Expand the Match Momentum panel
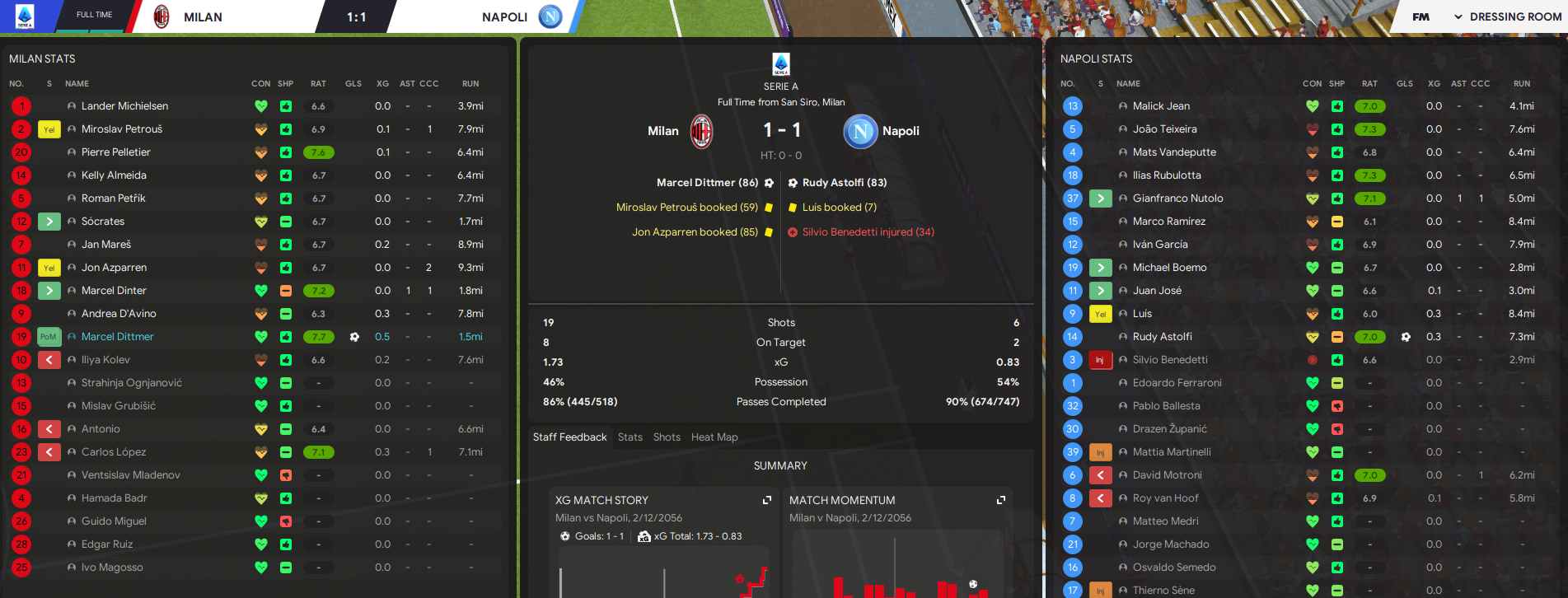The image size is (1568, 598). point(1001,500)
